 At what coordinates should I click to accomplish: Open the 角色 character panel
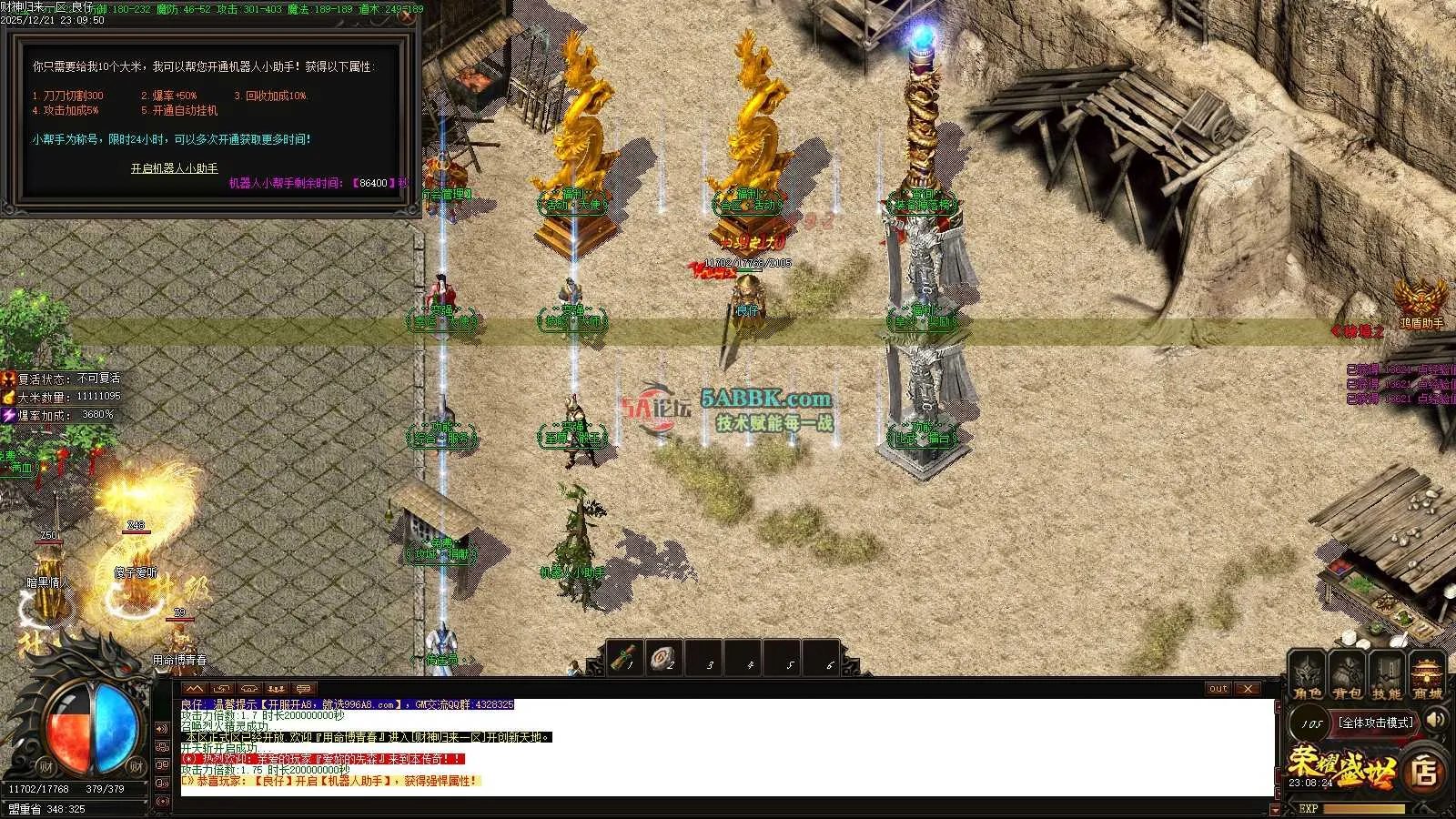(x=1307, y=679)
